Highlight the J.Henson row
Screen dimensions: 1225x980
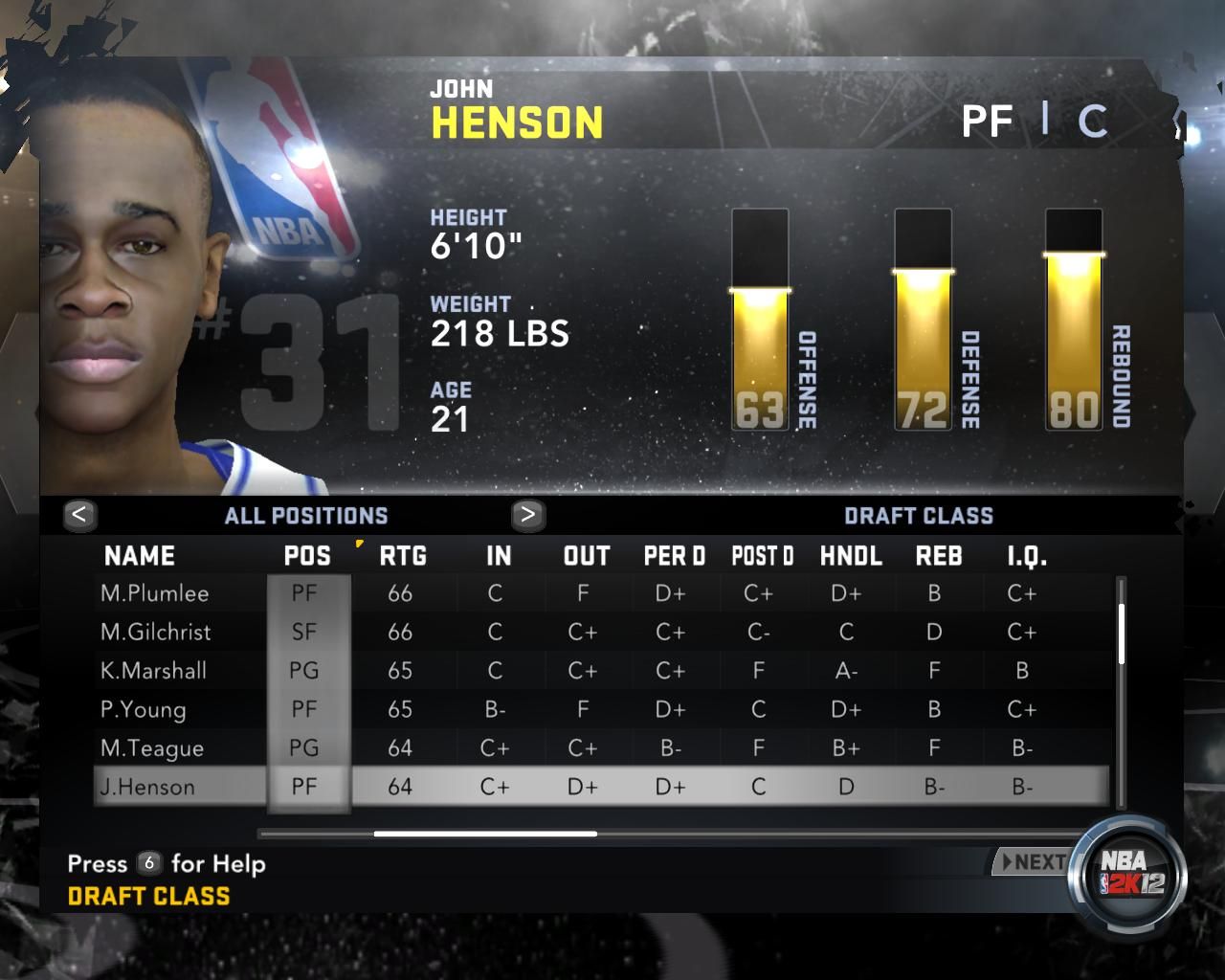(x=147, y=787)
